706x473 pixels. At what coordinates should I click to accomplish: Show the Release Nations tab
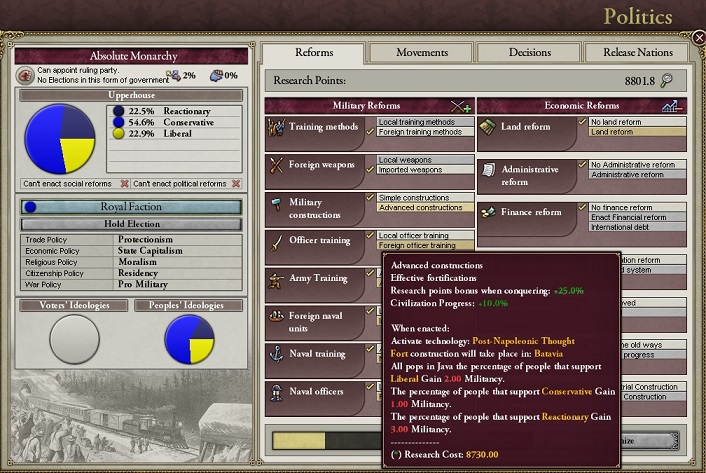[636, 53]
